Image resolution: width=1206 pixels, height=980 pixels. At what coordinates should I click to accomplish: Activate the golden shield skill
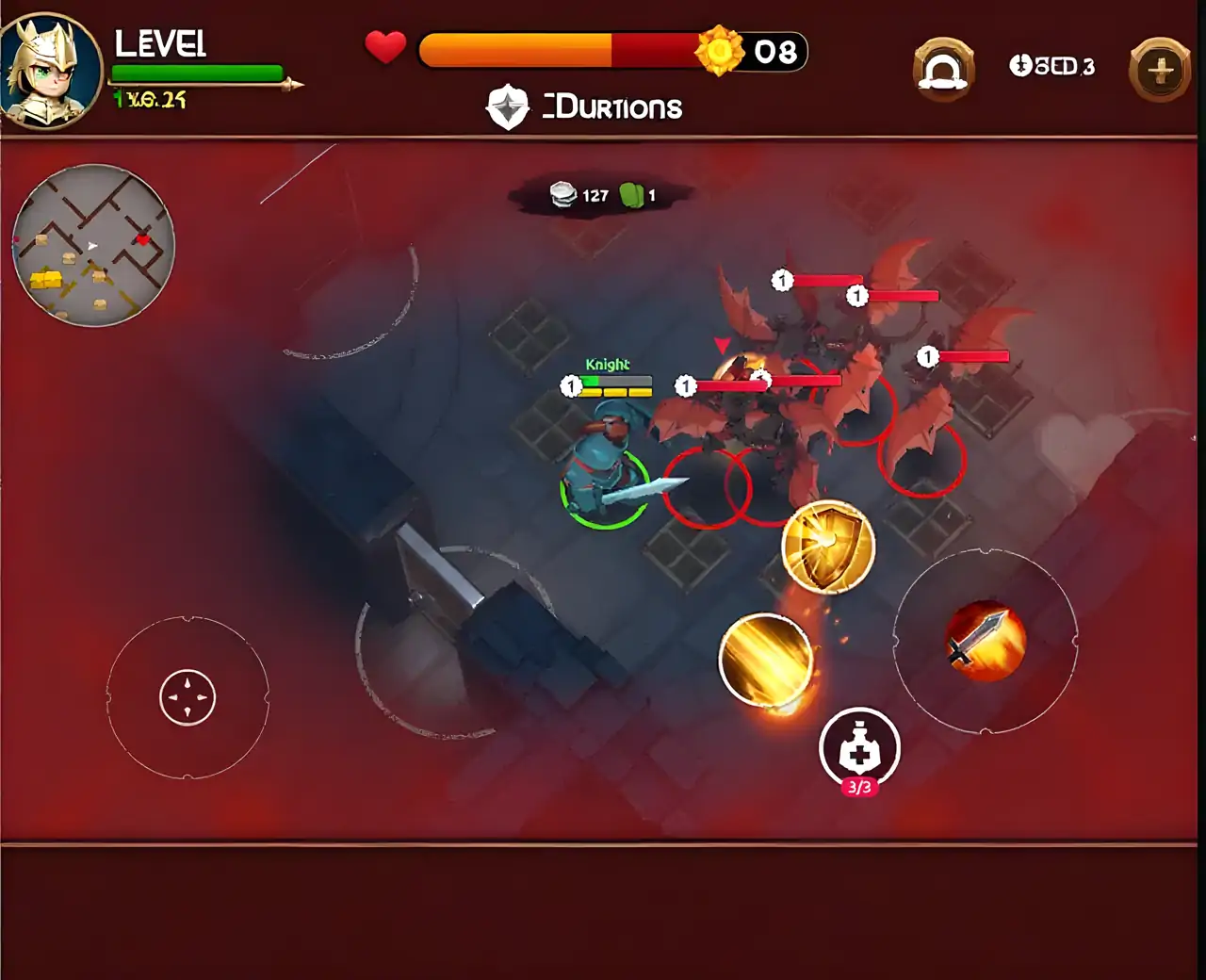pyautogui.click(x=828, y=547)
